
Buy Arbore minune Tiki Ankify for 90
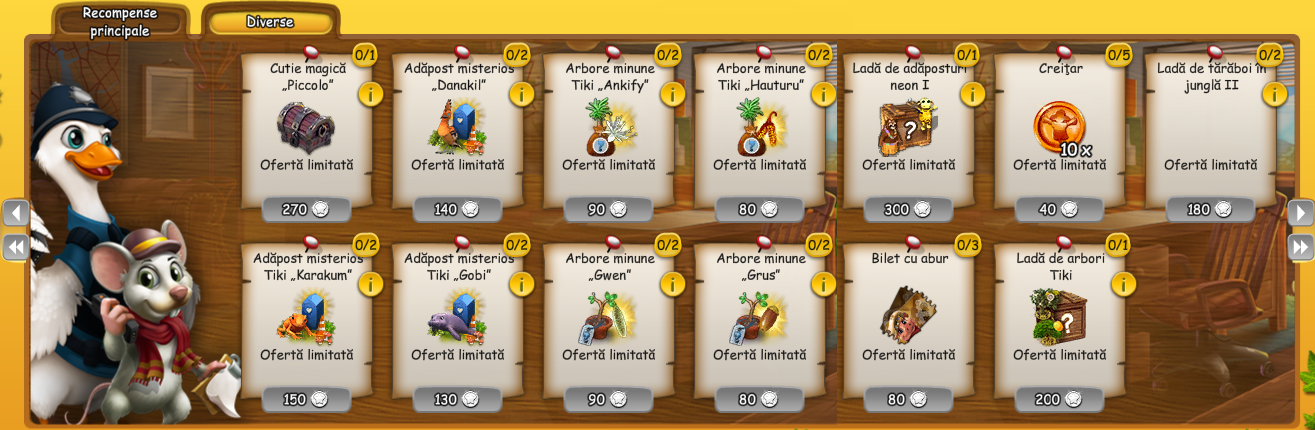point(609,209)
